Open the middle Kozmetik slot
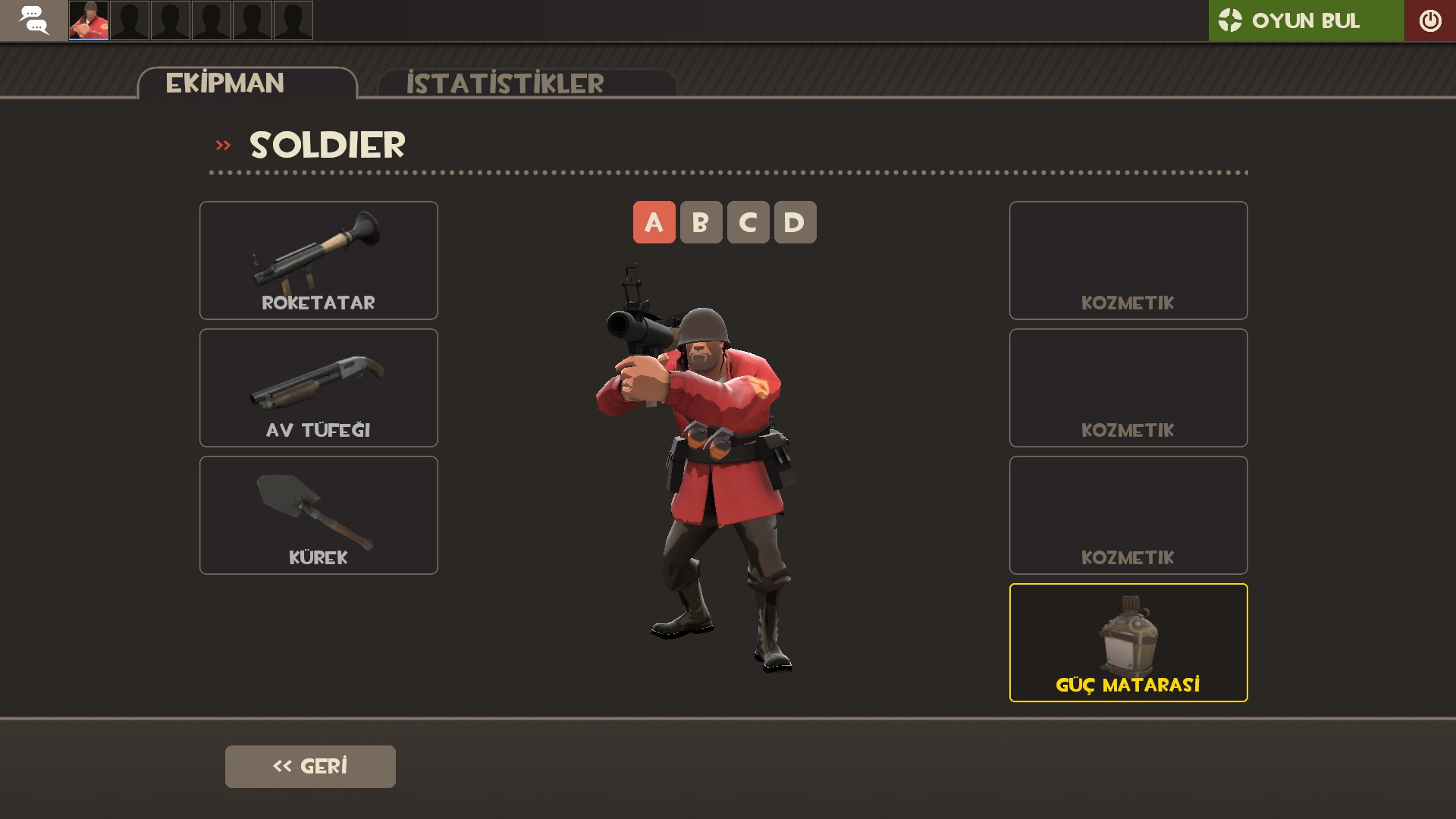 coord(1128,388)
